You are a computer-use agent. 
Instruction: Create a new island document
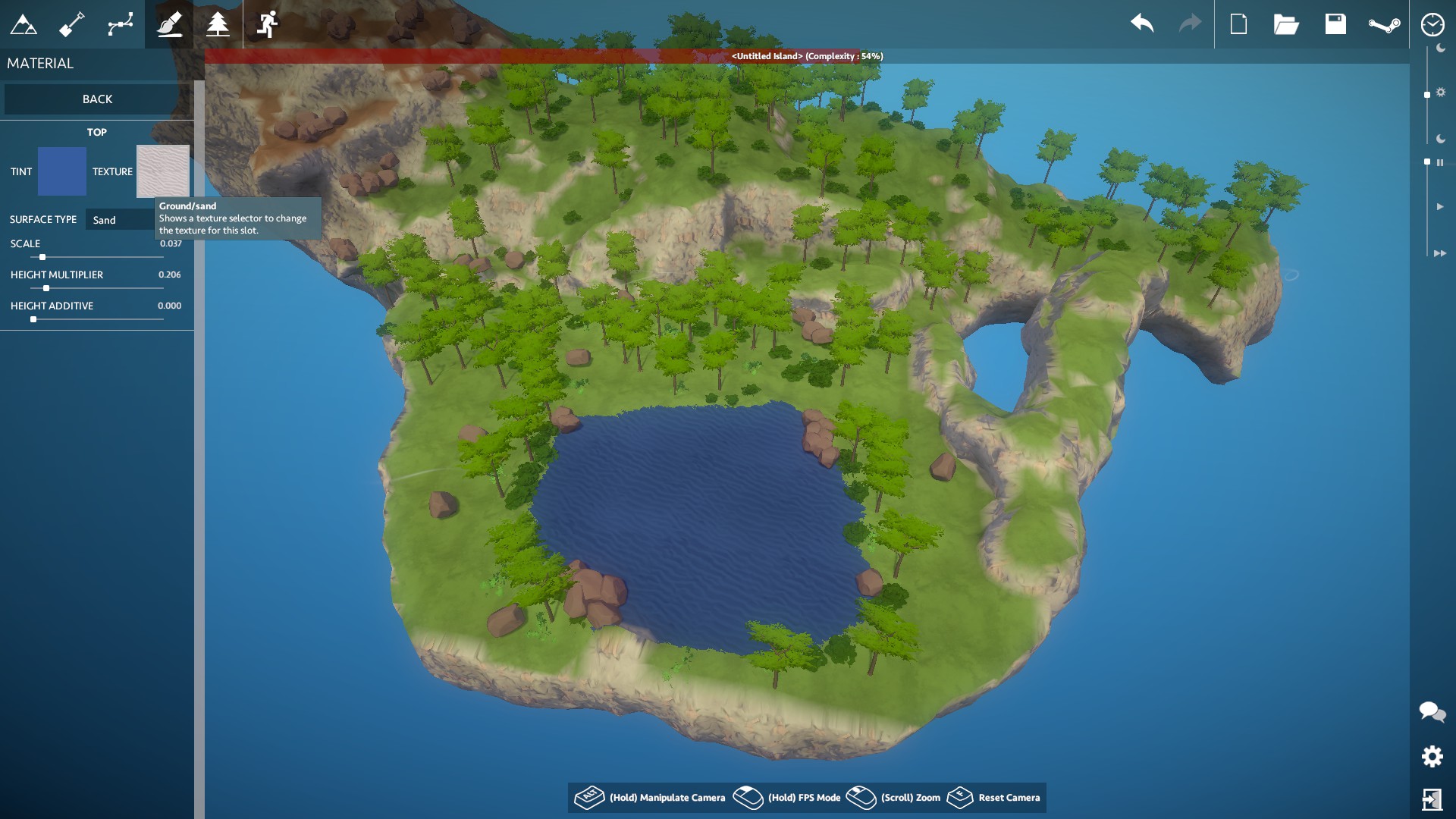[1239, 24]
